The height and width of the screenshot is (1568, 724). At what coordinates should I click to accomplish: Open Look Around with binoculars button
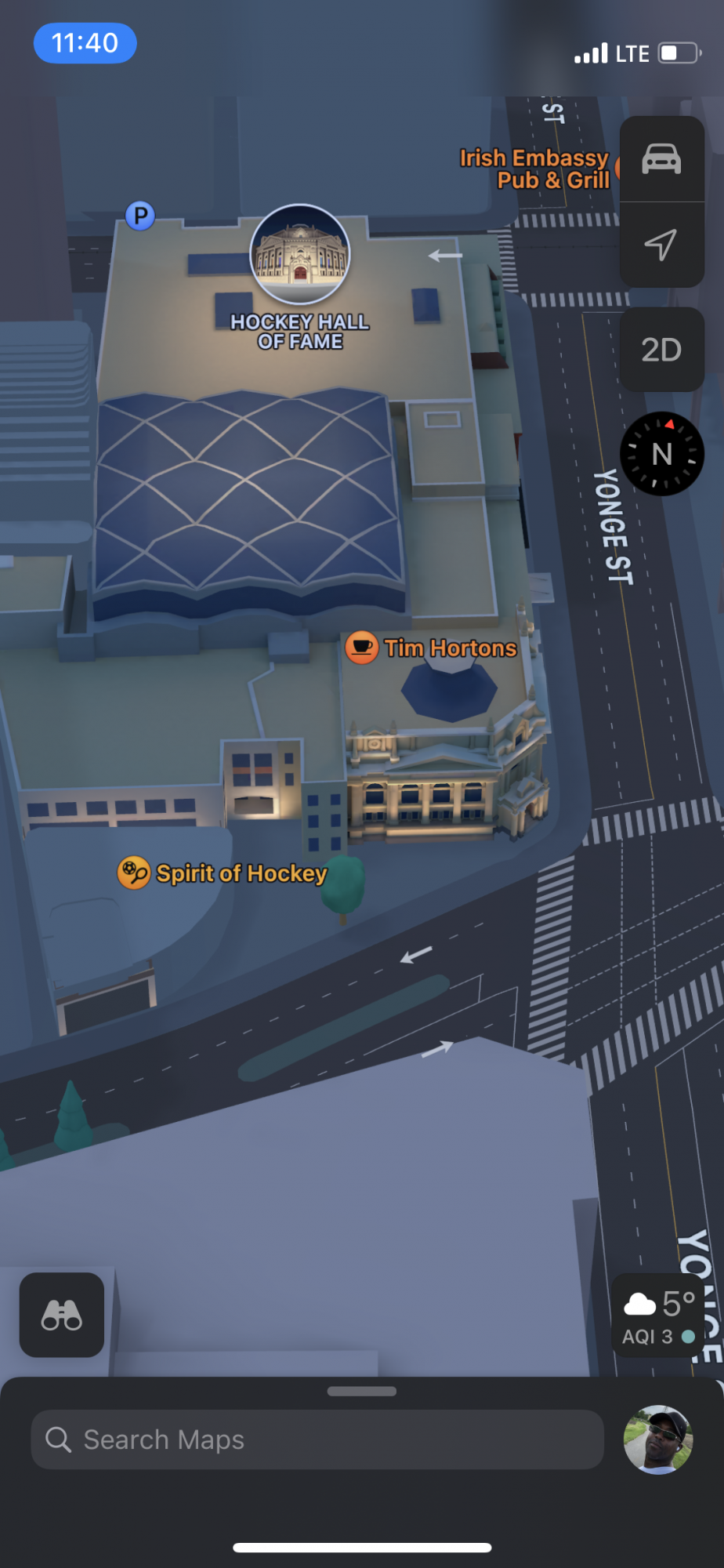pos(62,1315)
